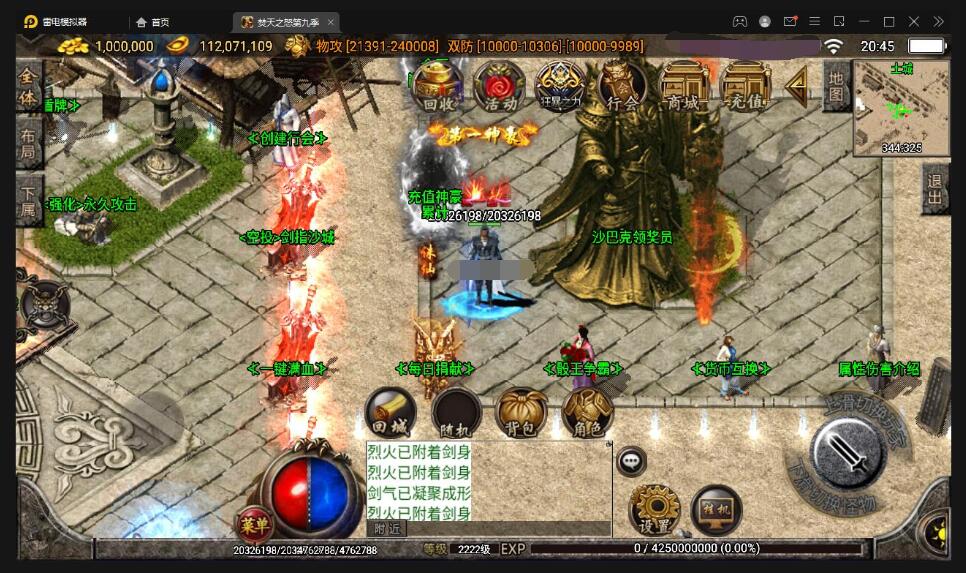Open the 商城 shop
Viewport: 966px width, 573px height.
coord(684,86)
